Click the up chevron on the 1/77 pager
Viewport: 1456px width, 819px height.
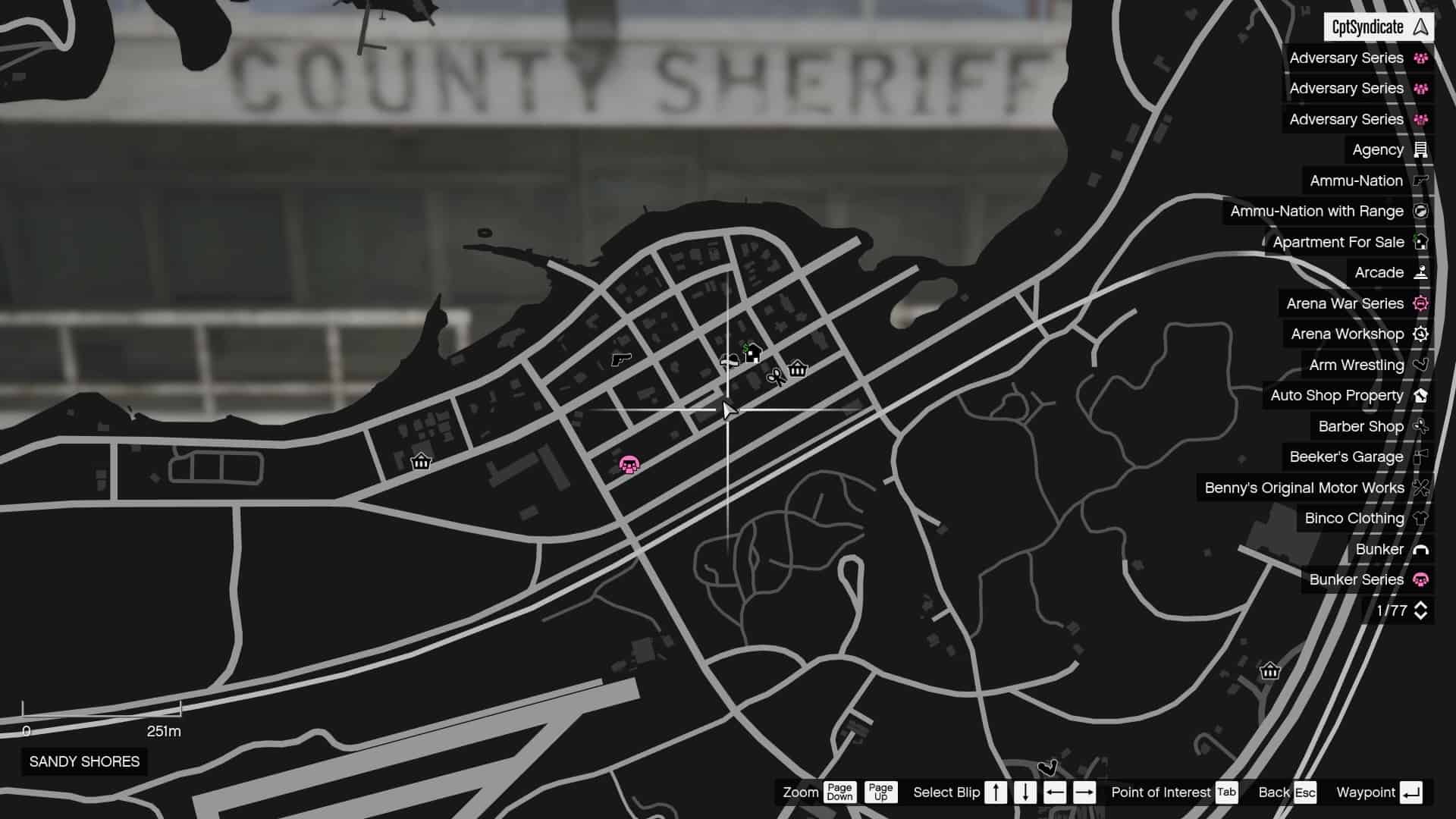click(x=1420, y=605)
